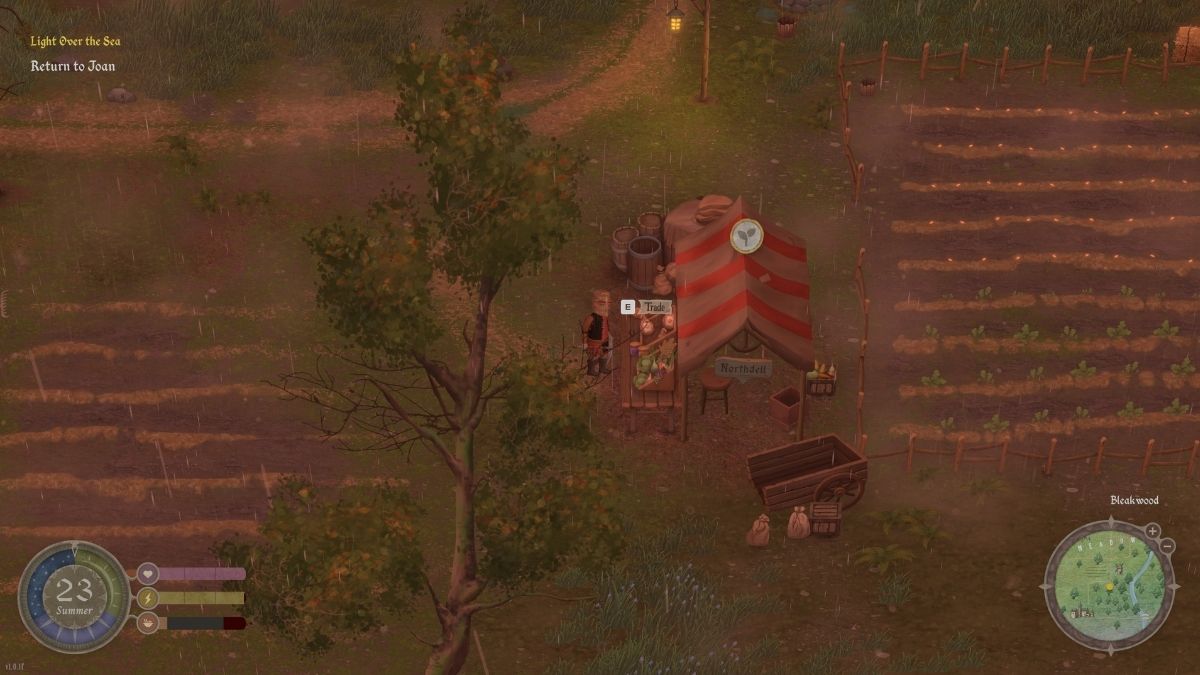Click the Northdell stall's leaf shop icon
Image resolution: width=1200 pixels, height=675 pixels.
(746, 236)
